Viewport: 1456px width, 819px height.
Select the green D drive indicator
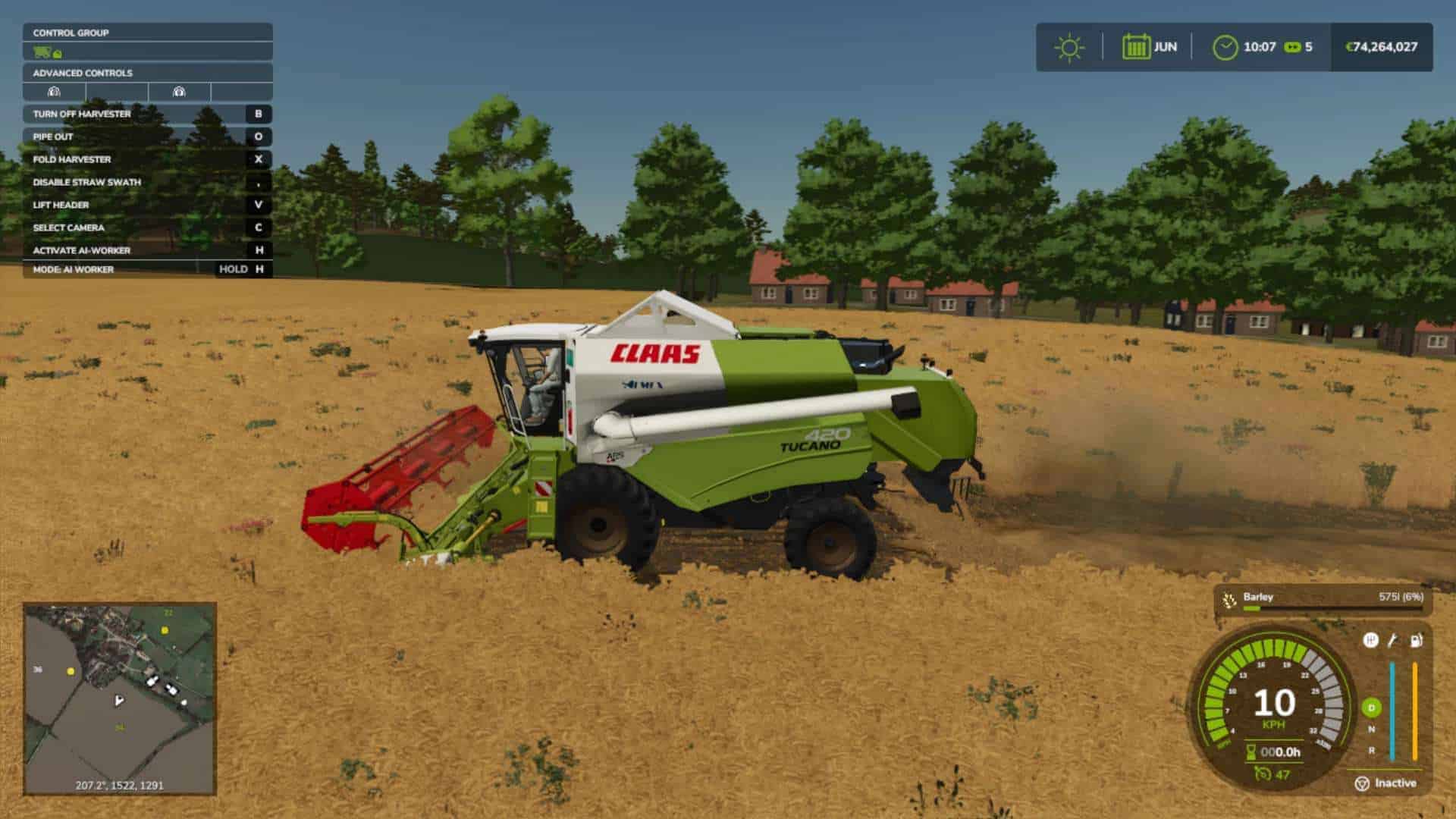click(1371, 708)
